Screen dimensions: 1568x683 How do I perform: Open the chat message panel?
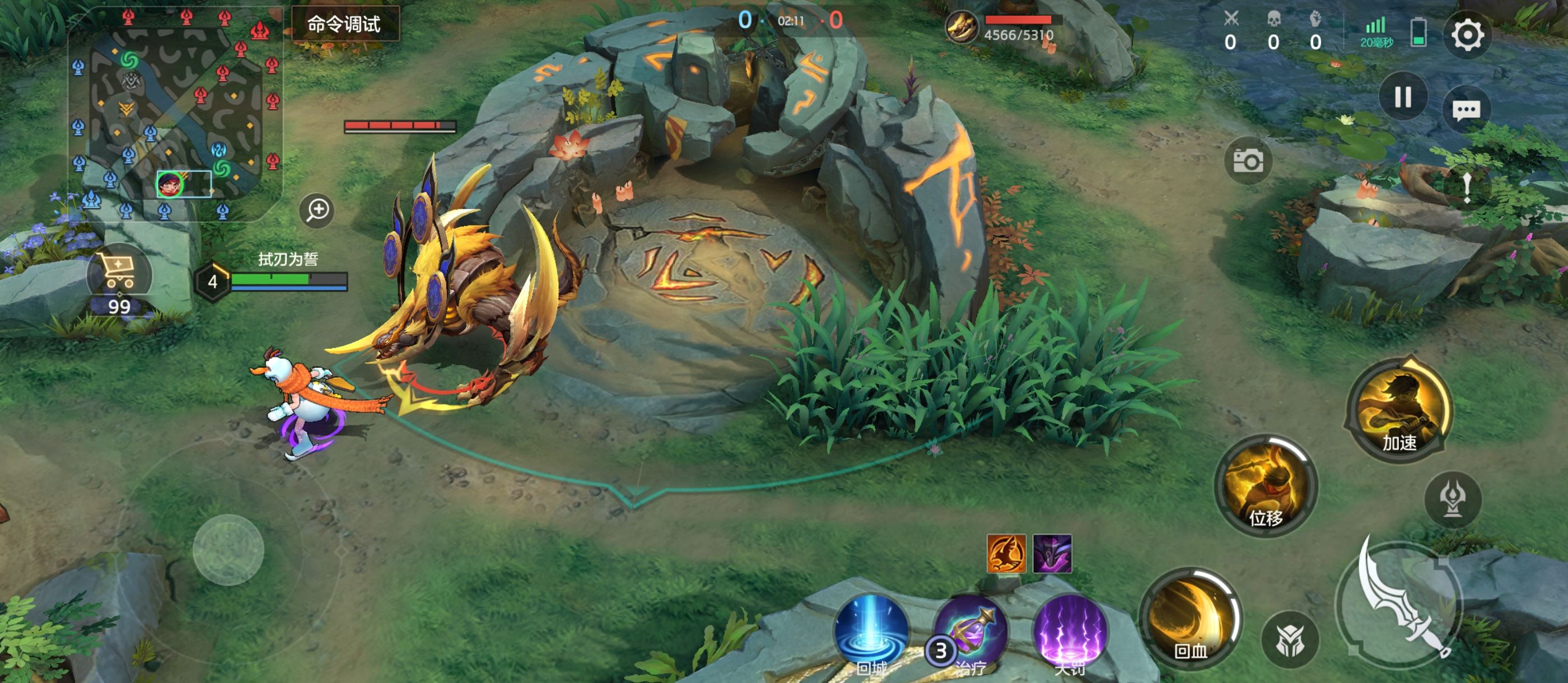click(1466, 110)
